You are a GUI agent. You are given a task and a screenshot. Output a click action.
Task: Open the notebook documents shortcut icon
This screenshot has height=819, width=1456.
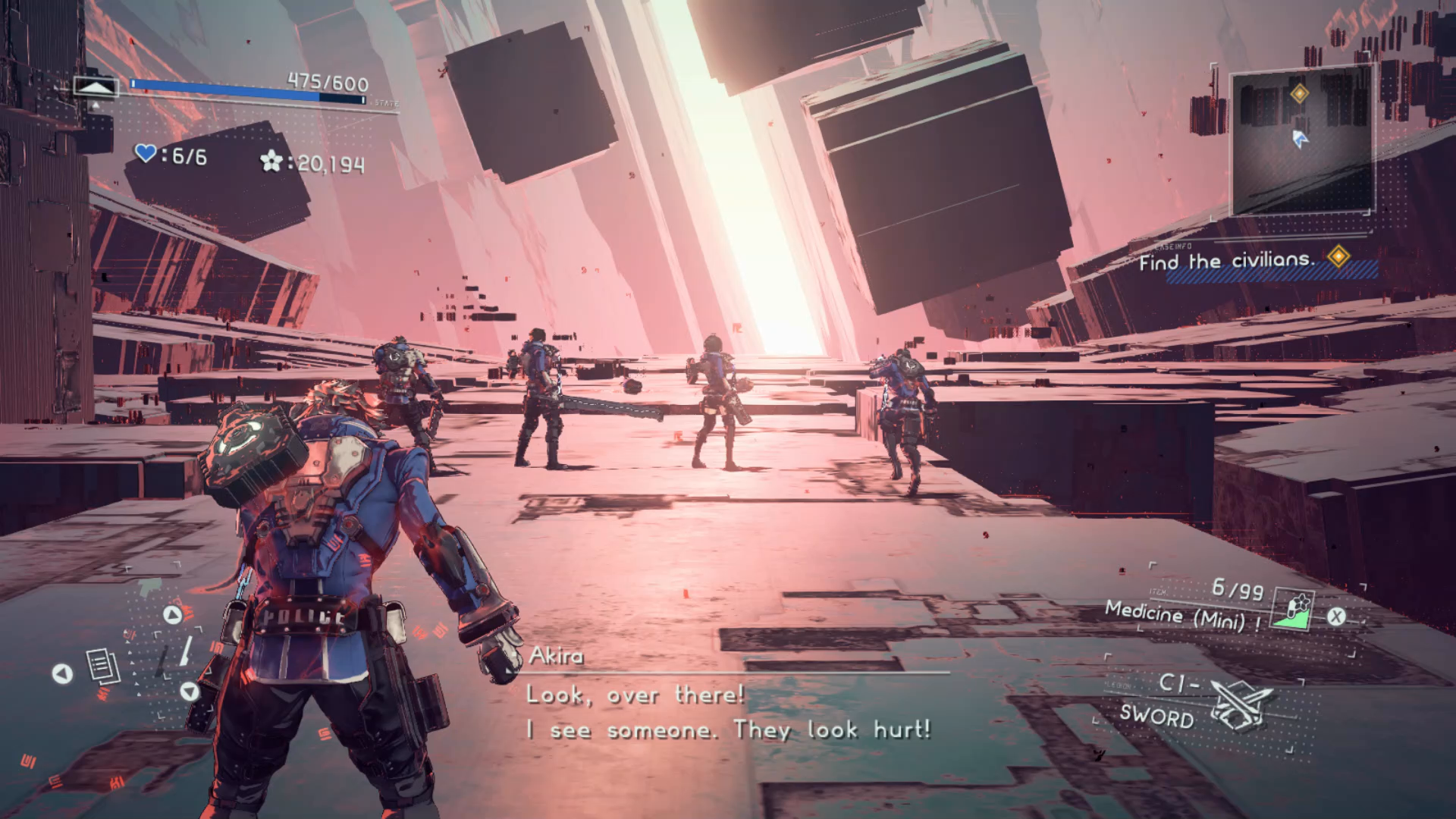[x=102, y=667]
